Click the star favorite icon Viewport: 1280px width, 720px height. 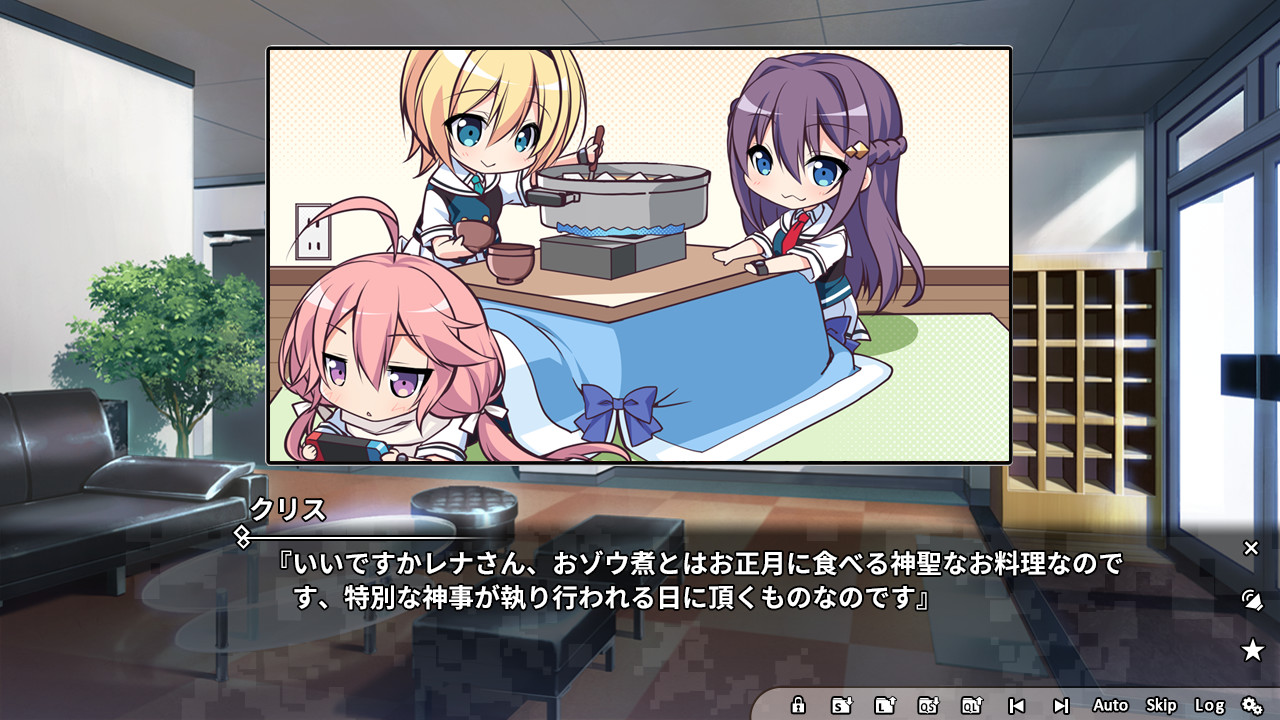pyautogui.click(x=1252, y=648)
